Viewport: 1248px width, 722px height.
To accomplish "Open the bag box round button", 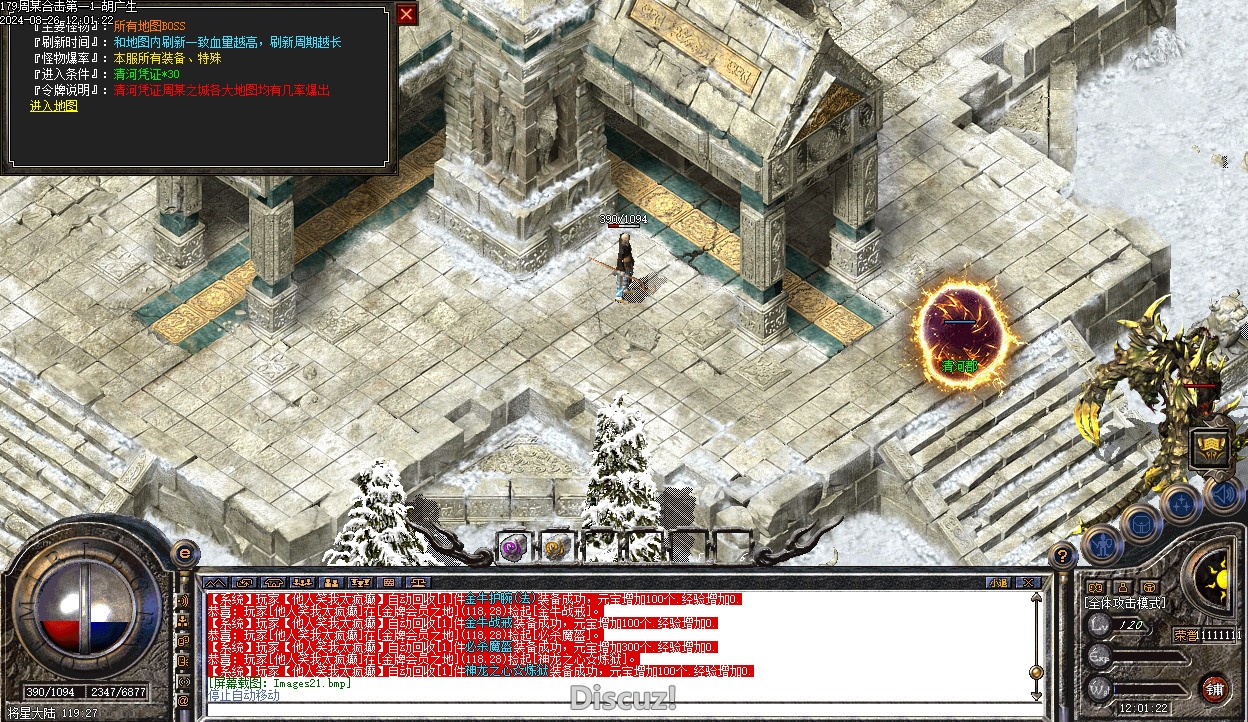I will 1140,523.
